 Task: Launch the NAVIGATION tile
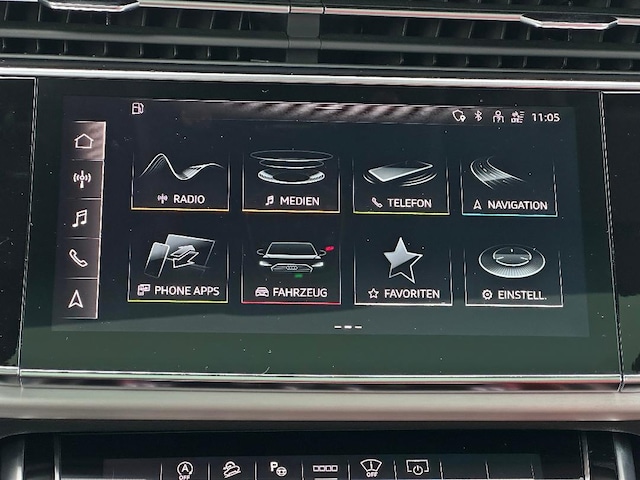tap(509, 183)
